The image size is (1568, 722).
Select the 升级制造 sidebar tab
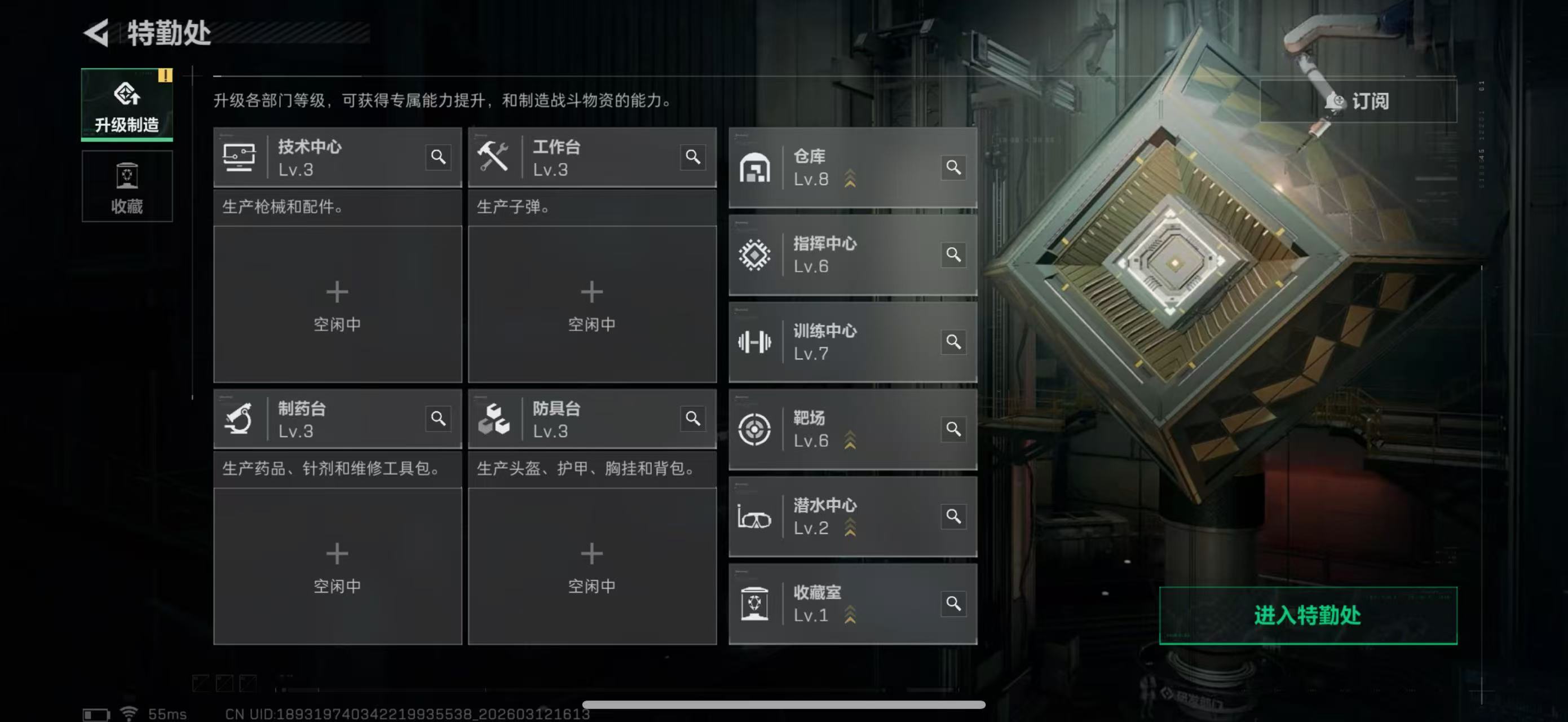[x=127, y=105]
